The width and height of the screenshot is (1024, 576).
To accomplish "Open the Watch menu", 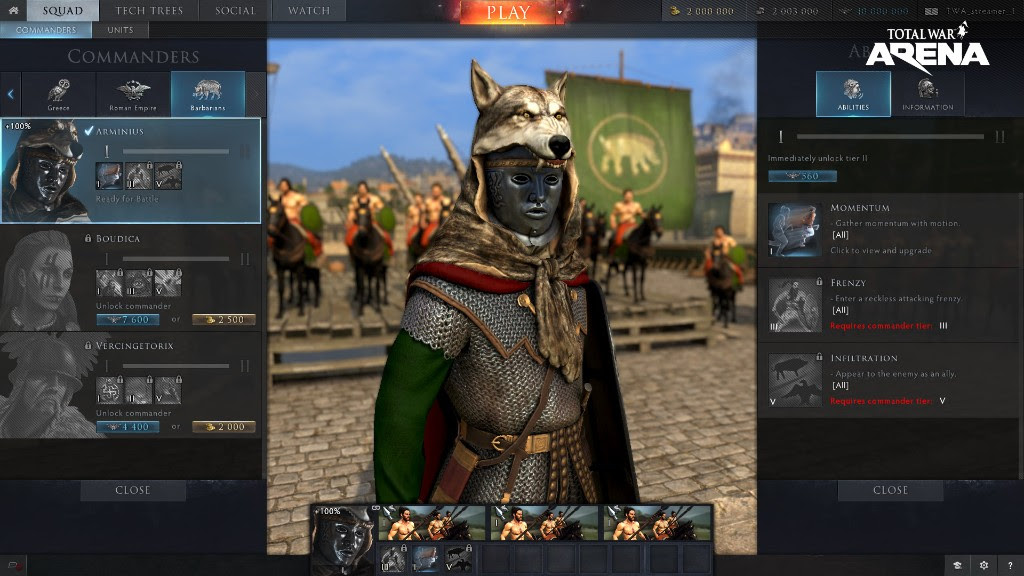I will 309,11.
